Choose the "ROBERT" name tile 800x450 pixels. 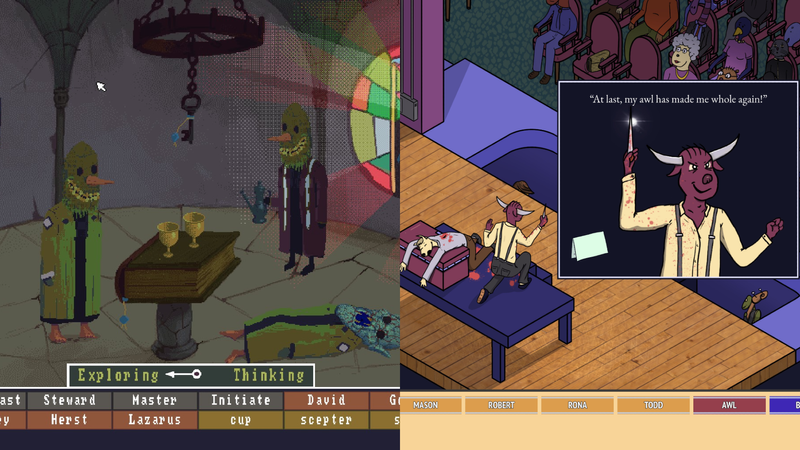(501, 406)
